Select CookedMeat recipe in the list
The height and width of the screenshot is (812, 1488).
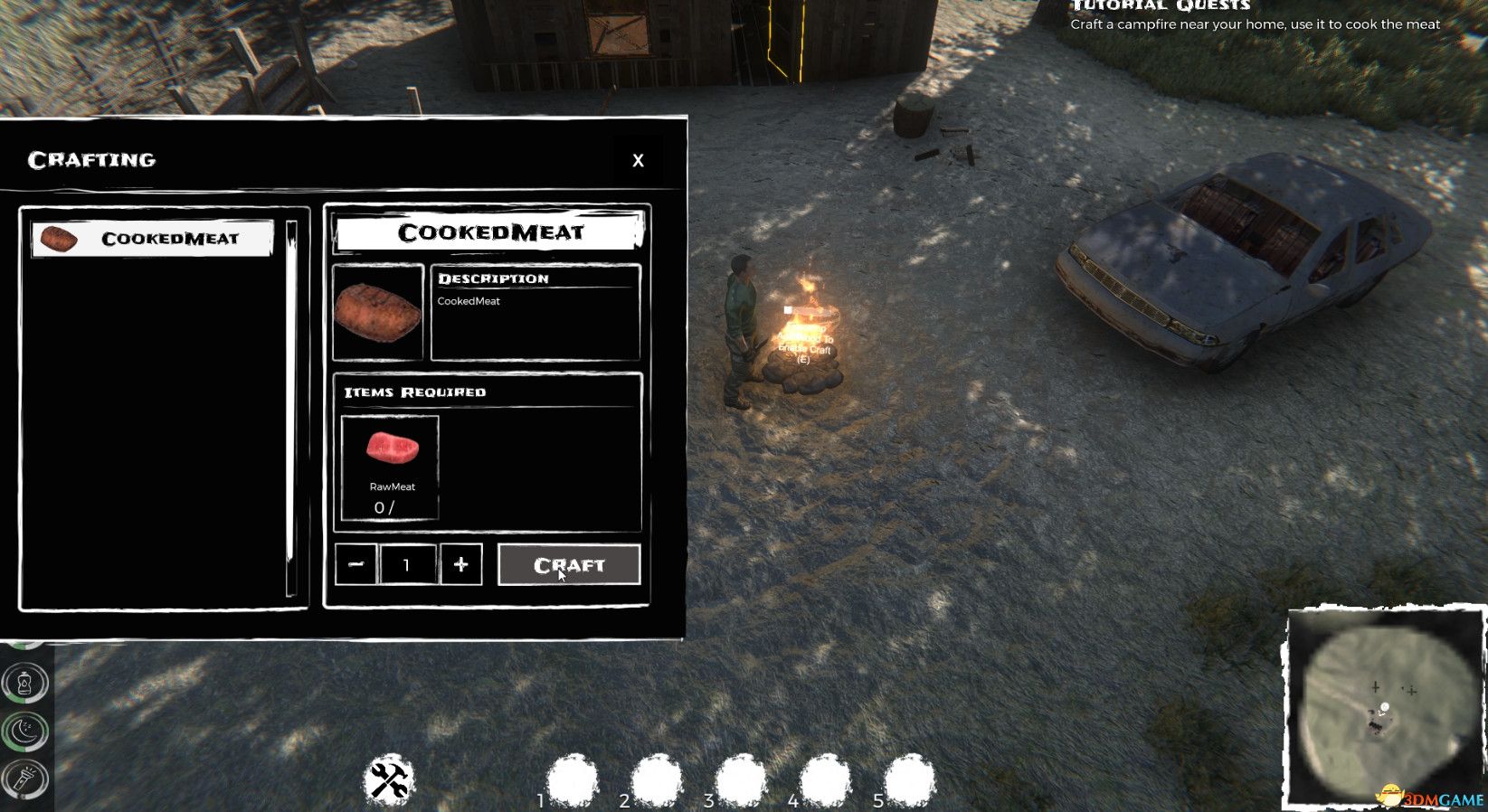coord(152,239)
